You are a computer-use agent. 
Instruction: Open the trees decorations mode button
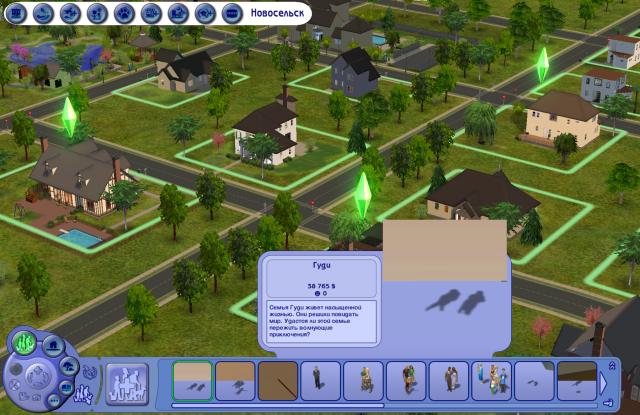(x=66, y=365)
